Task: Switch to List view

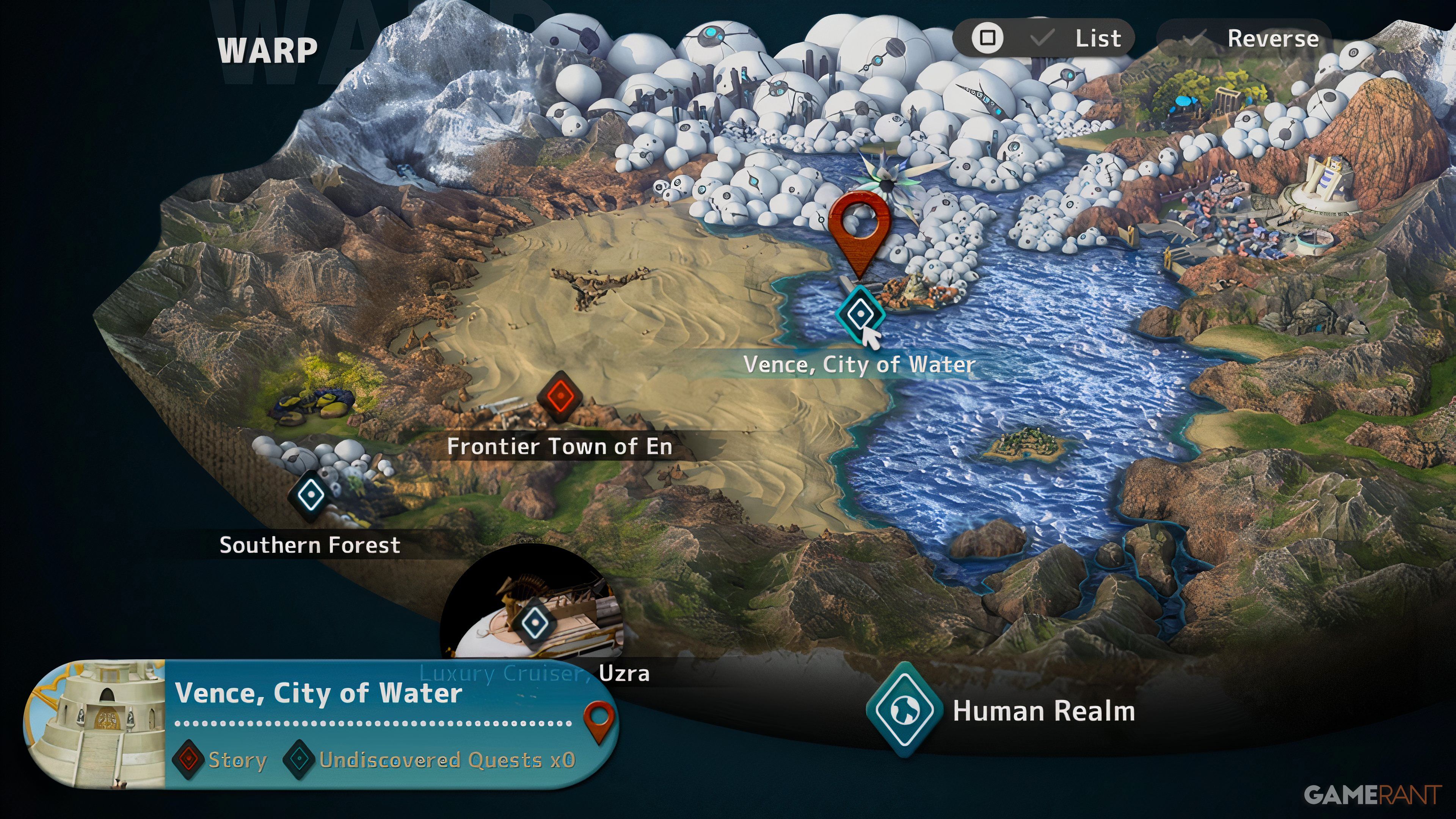Action: 1043,38
